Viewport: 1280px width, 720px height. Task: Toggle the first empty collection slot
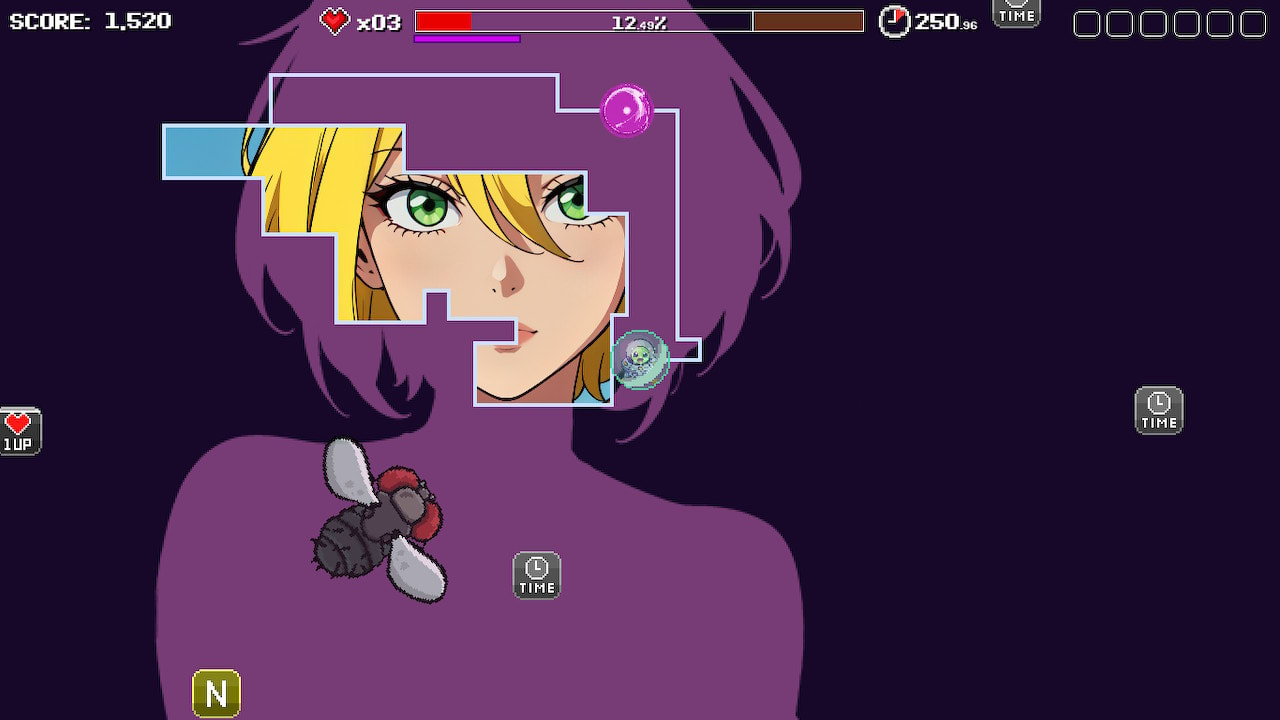[x=1086, y=22]
